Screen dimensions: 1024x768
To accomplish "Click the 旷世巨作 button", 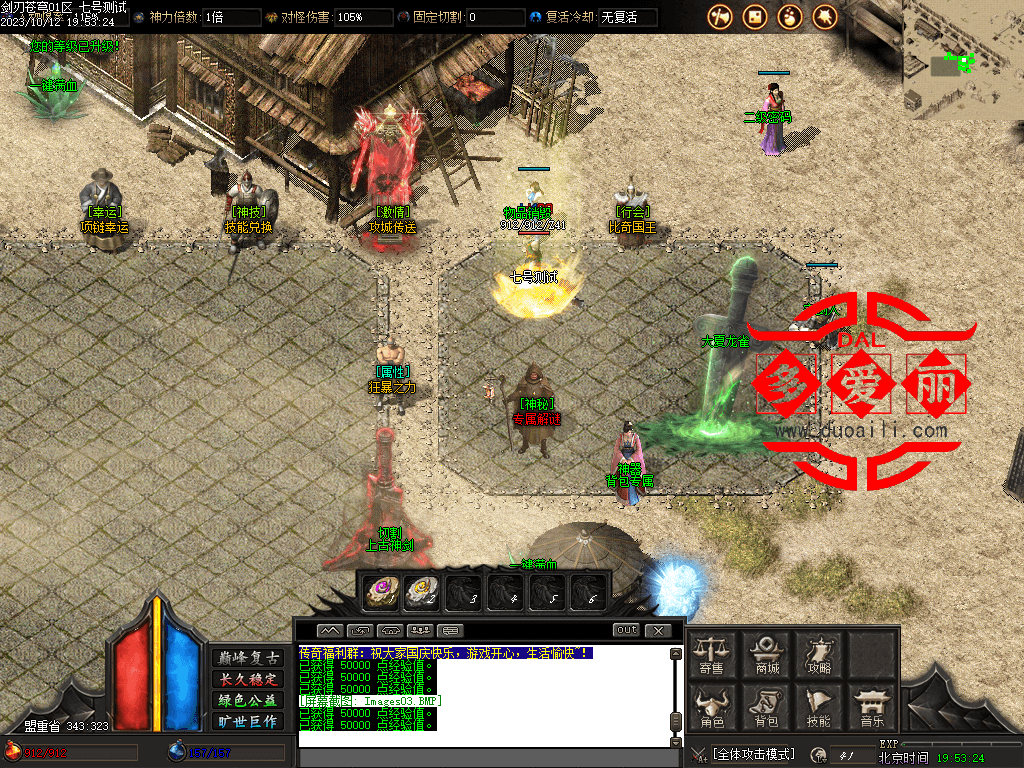I will click(x=249, y=721).
